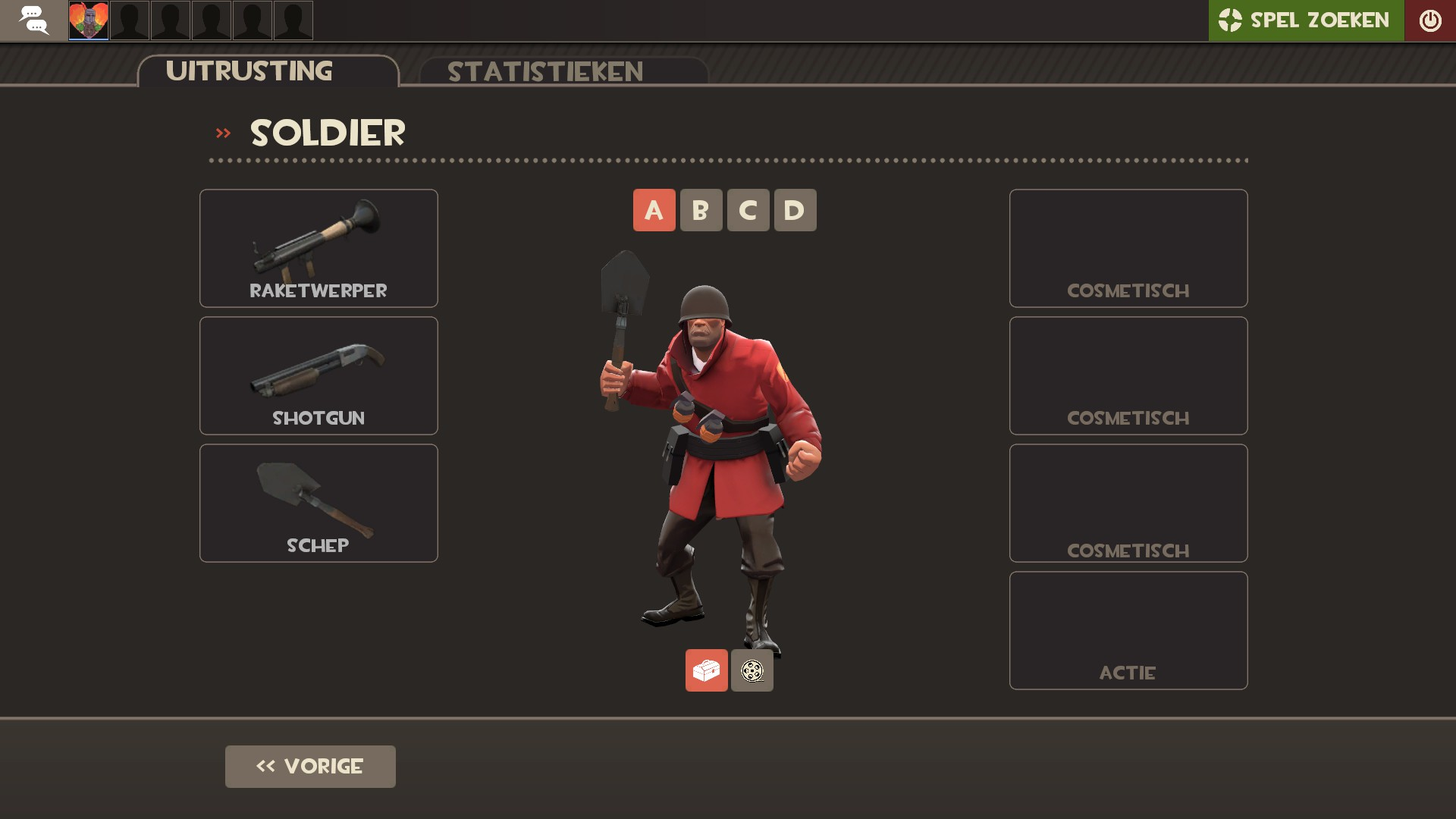The height and width of the screenshot is (819, 1456).
Task: Open the Shotgun weapon slot
Action: click(318, 375)
